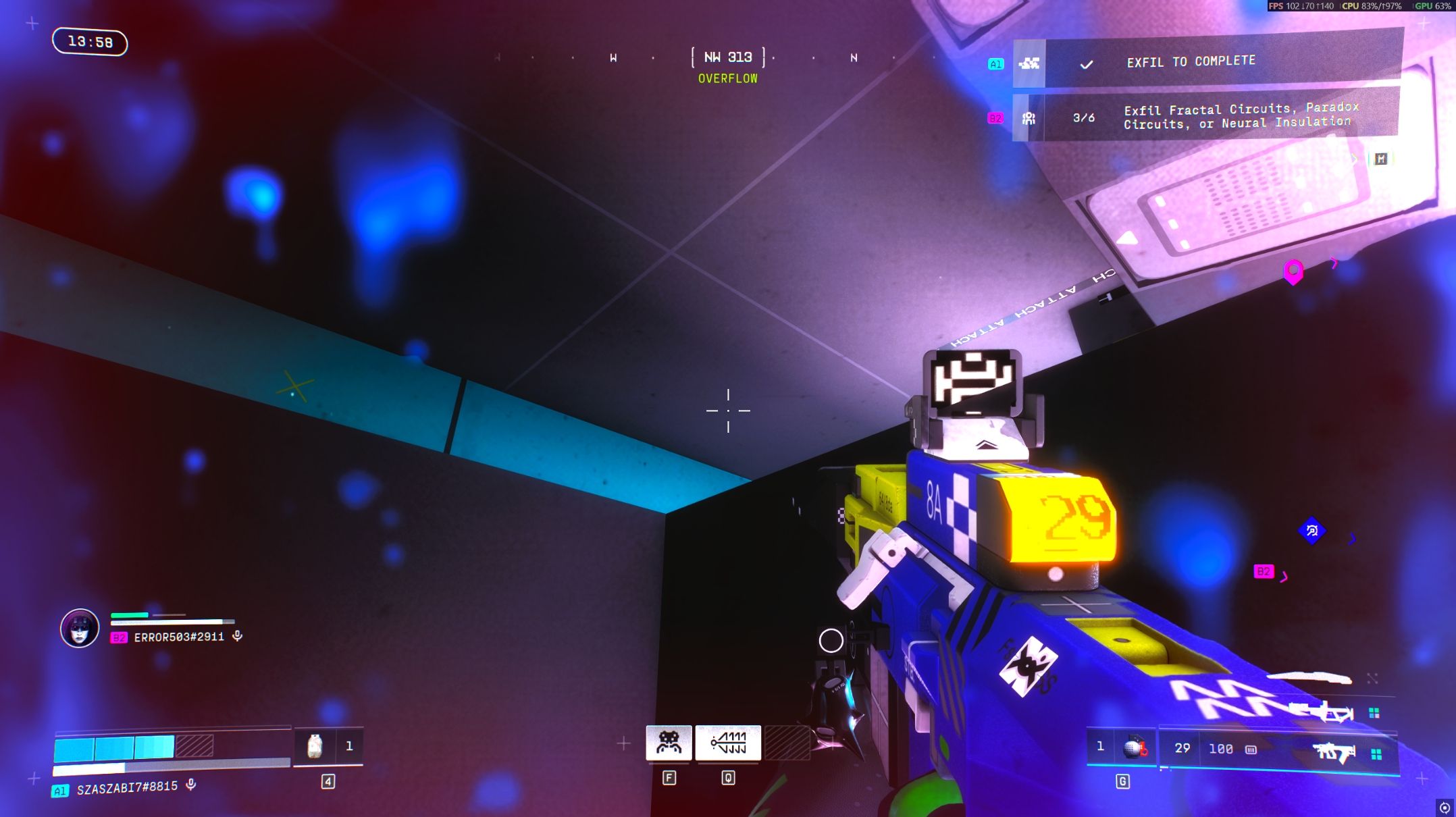Select the blue diamond waypoint marker

click(x=1311, y=531)
